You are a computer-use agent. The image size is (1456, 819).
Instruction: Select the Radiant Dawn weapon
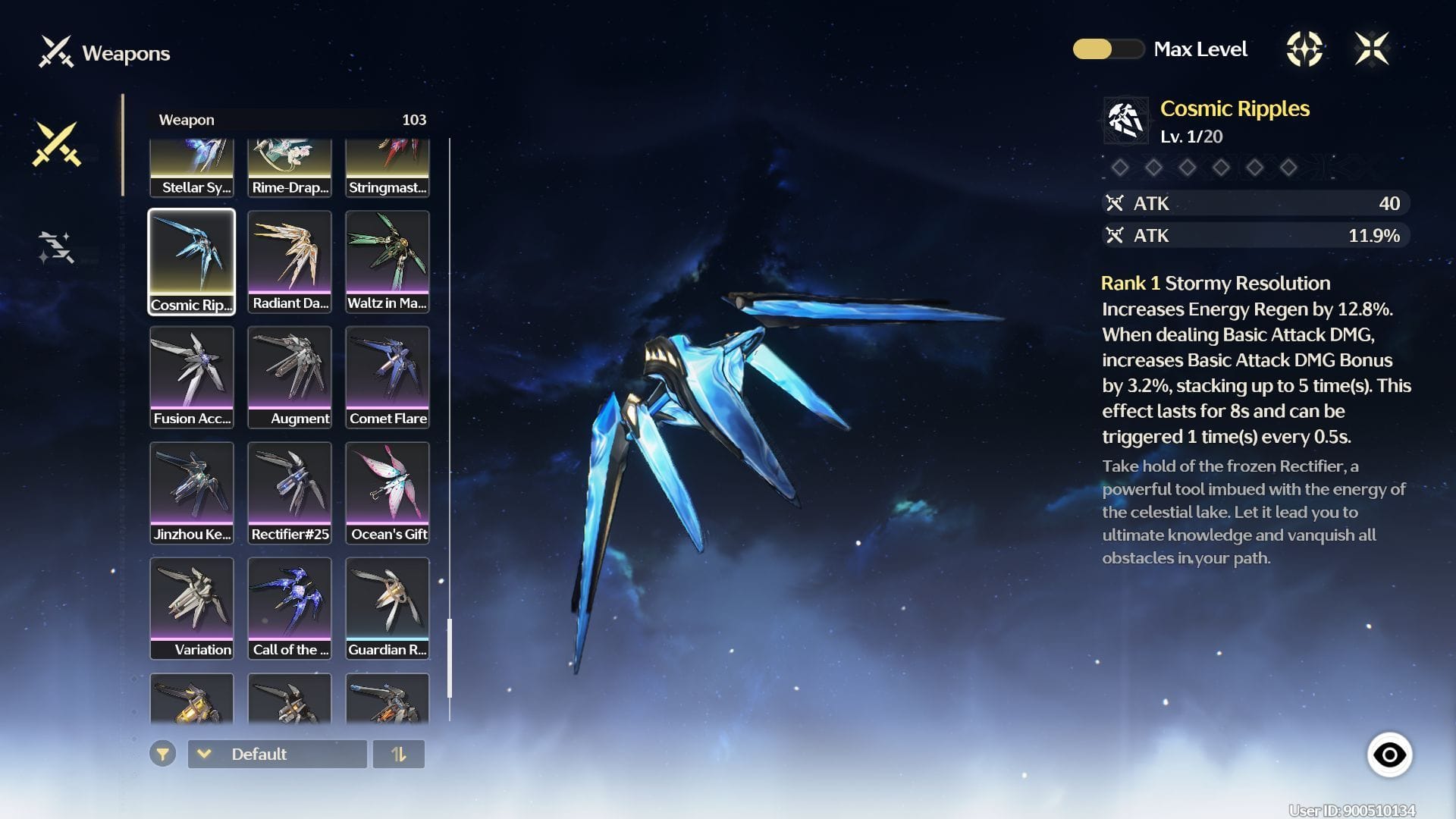point(290,261)
